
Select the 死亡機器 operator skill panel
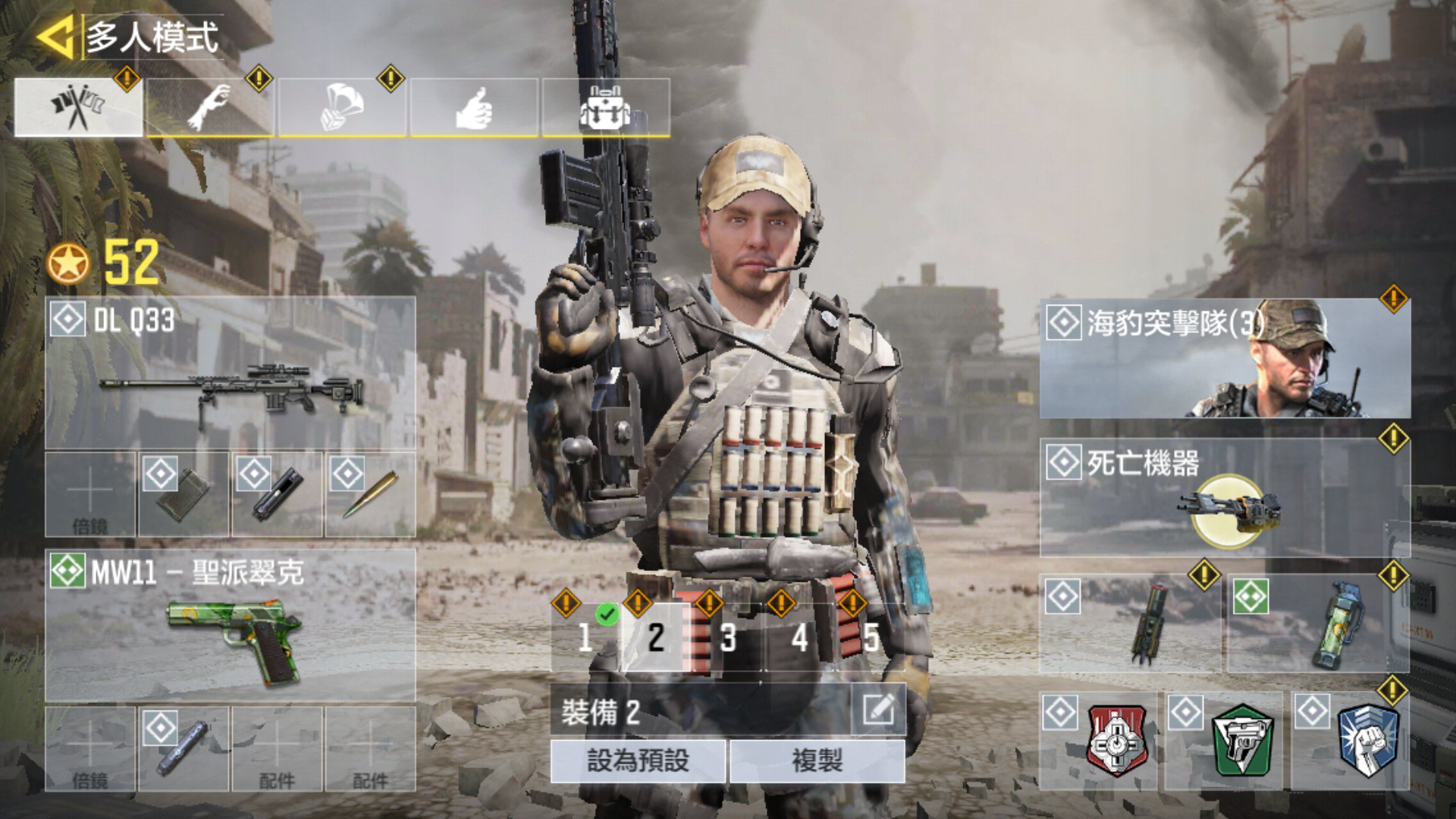(1225, 497)
